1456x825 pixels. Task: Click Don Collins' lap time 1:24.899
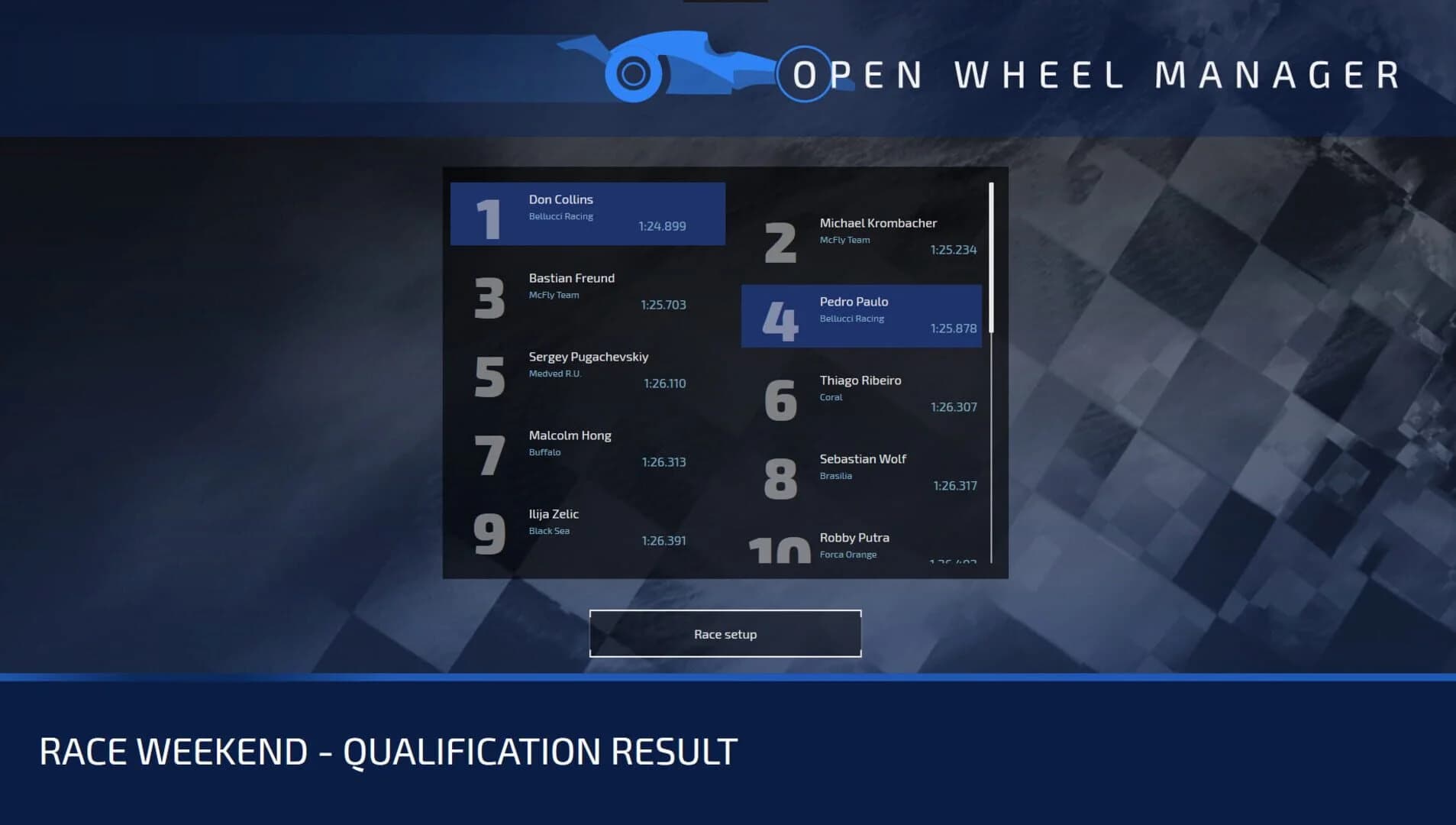661,226
